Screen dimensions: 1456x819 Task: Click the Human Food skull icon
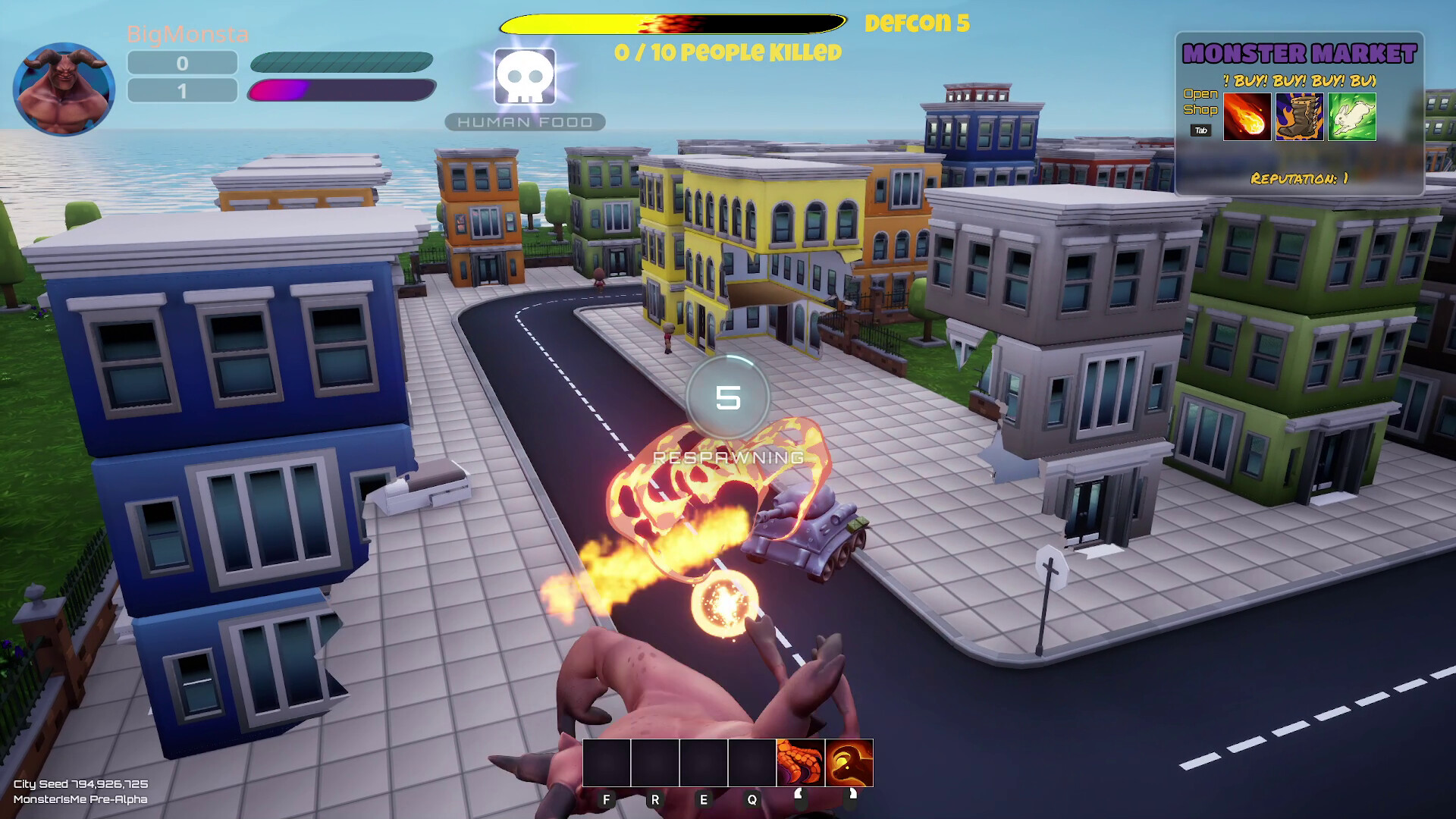point(524,78)
